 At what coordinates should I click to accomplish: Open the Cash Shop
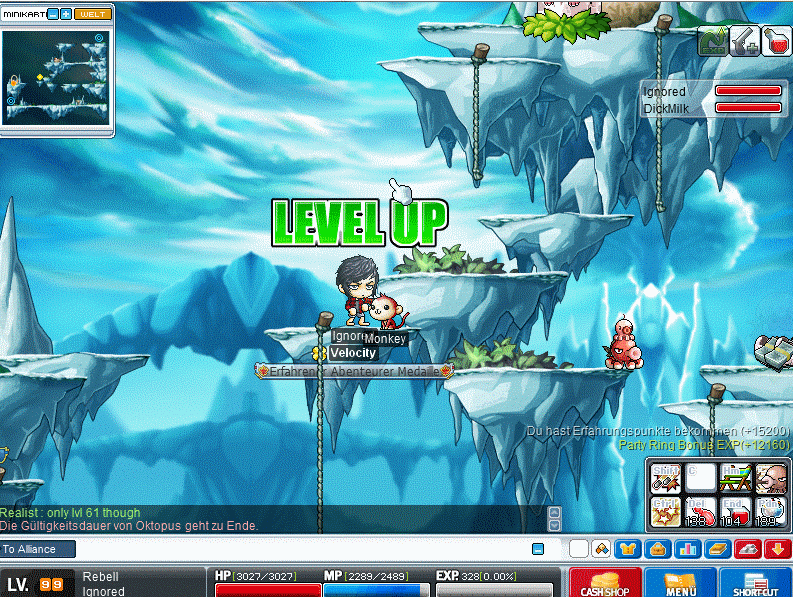[605, 582]
